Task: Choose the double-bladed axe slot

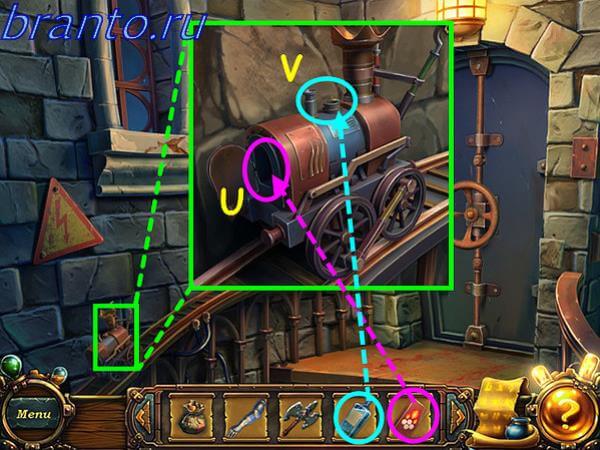Action: 300,415
